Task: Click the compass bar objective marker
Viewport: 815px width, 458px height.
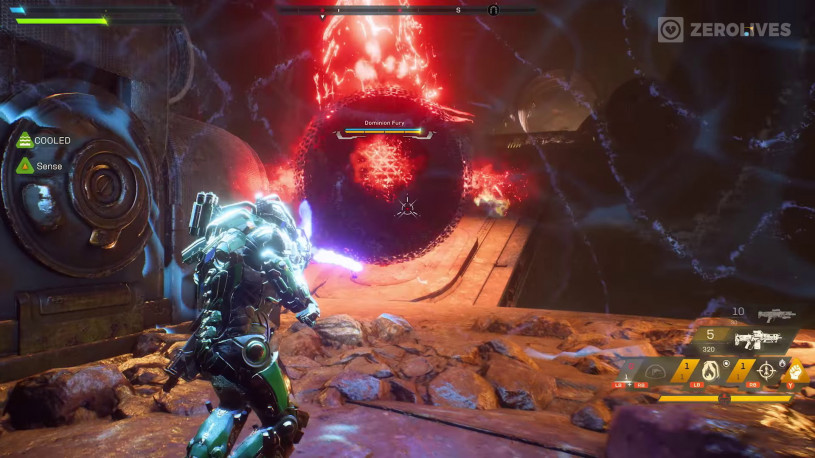Action: 493,10
